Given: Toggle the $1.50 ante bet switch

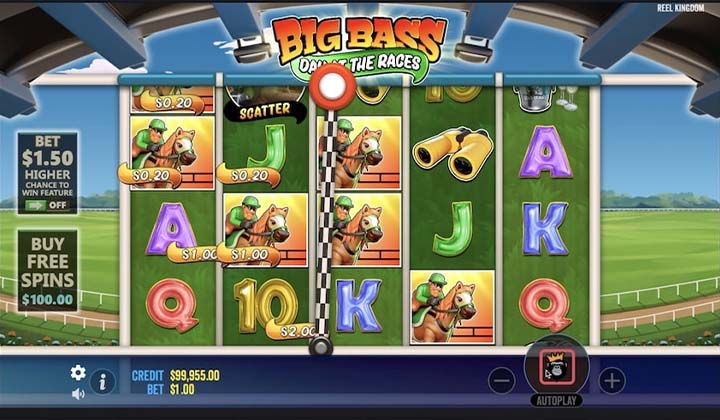Looking at the screenshot, I should tap(47, 205).
